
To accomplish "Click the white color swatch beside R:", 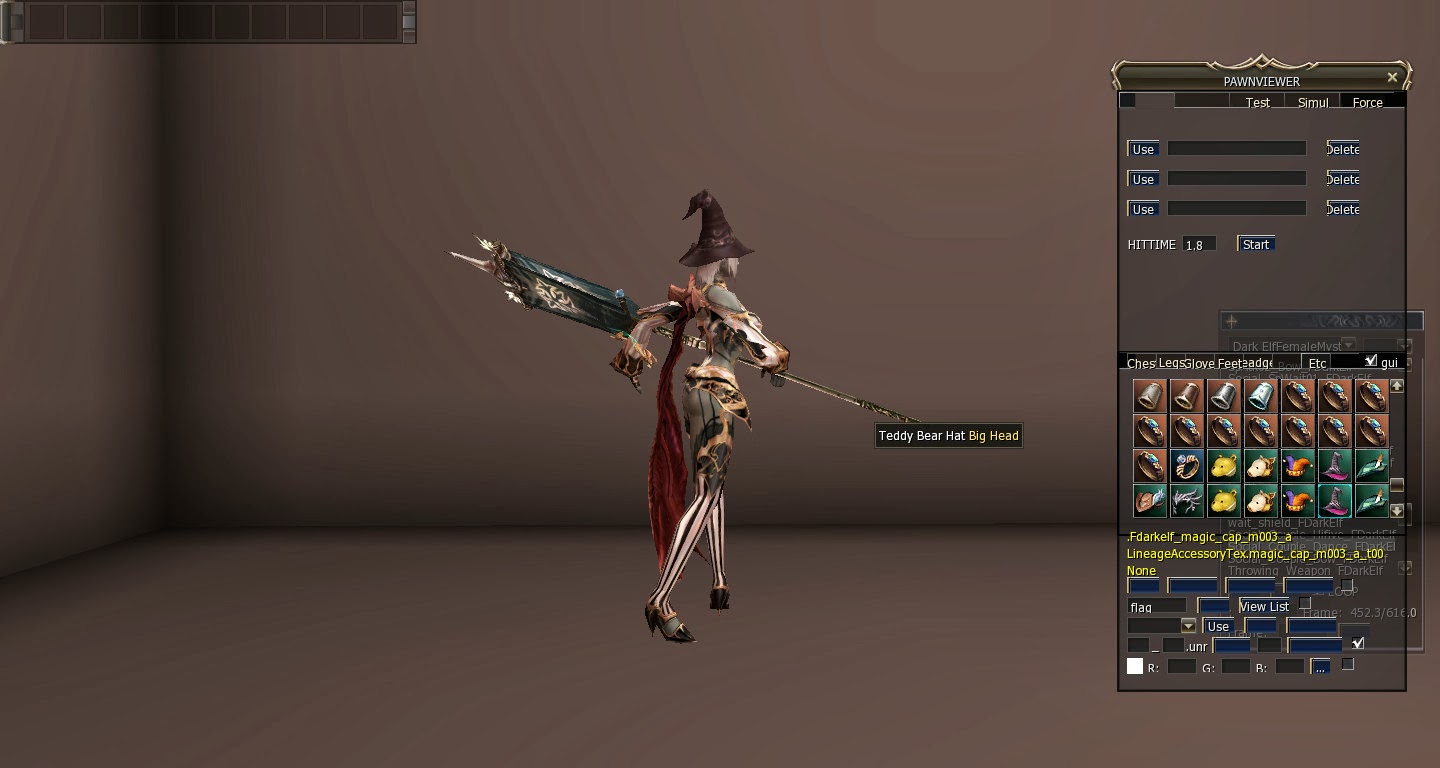I will [1134, 666].
